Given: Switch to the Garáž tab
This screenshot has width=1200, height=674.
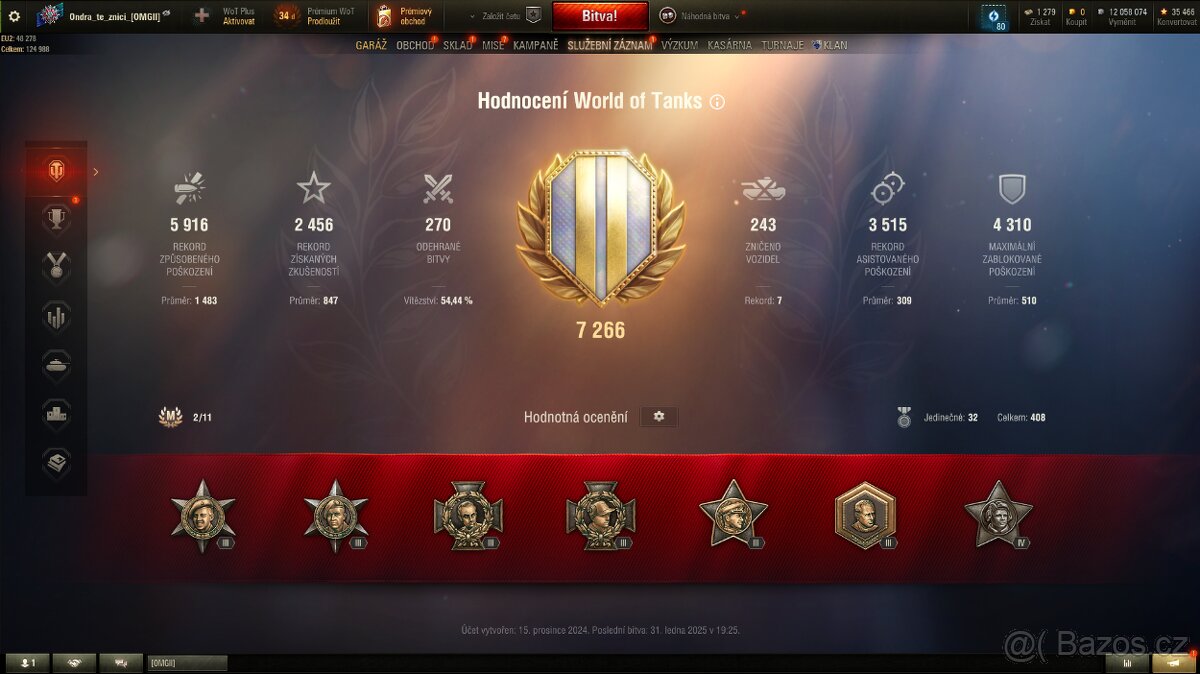Looking at the screenshot, I should coord(371,45).
